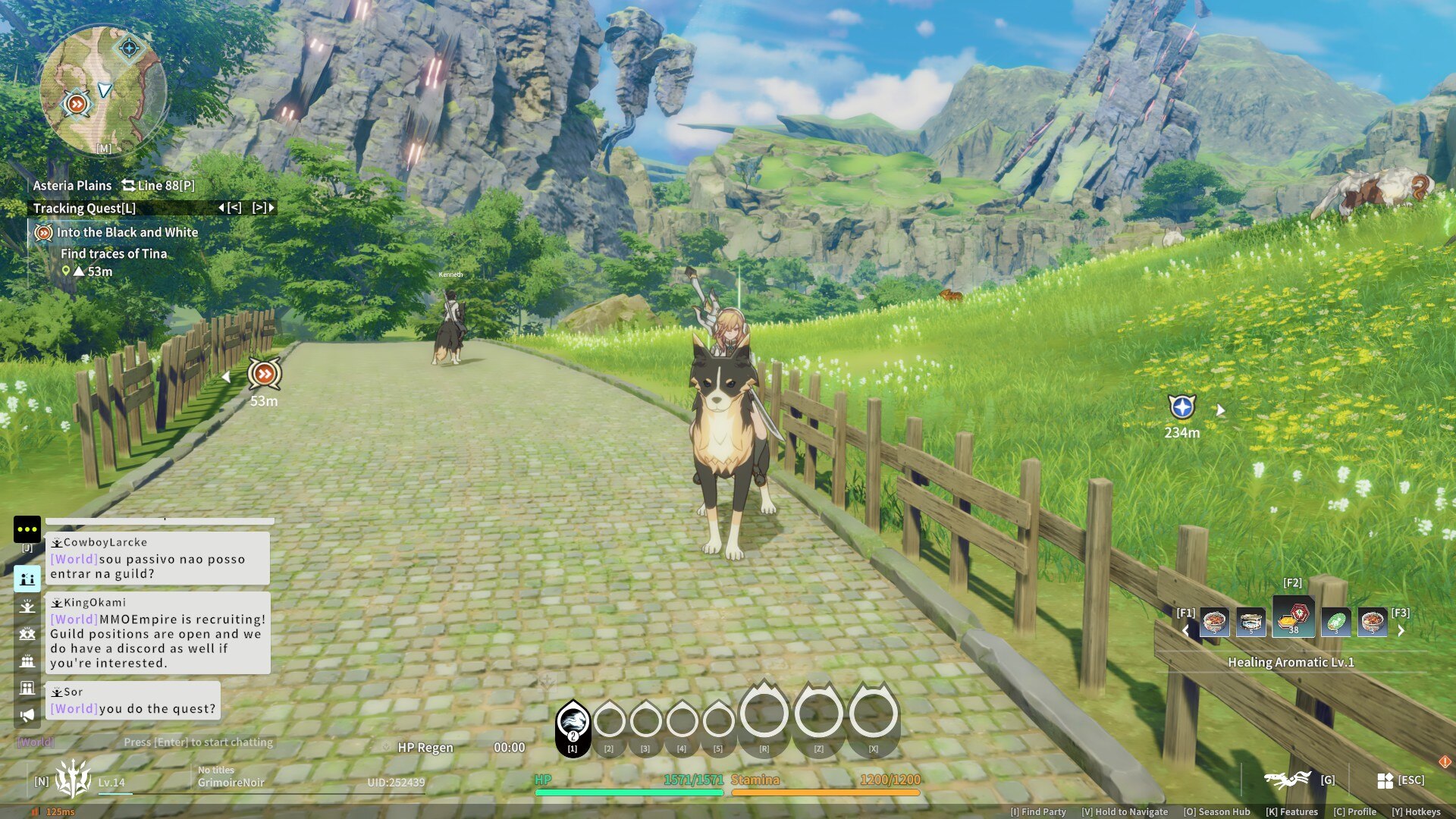1456x819 pixels.
Task: Open CowboyLarcke's chat message
Action: [x=157, y=558]
